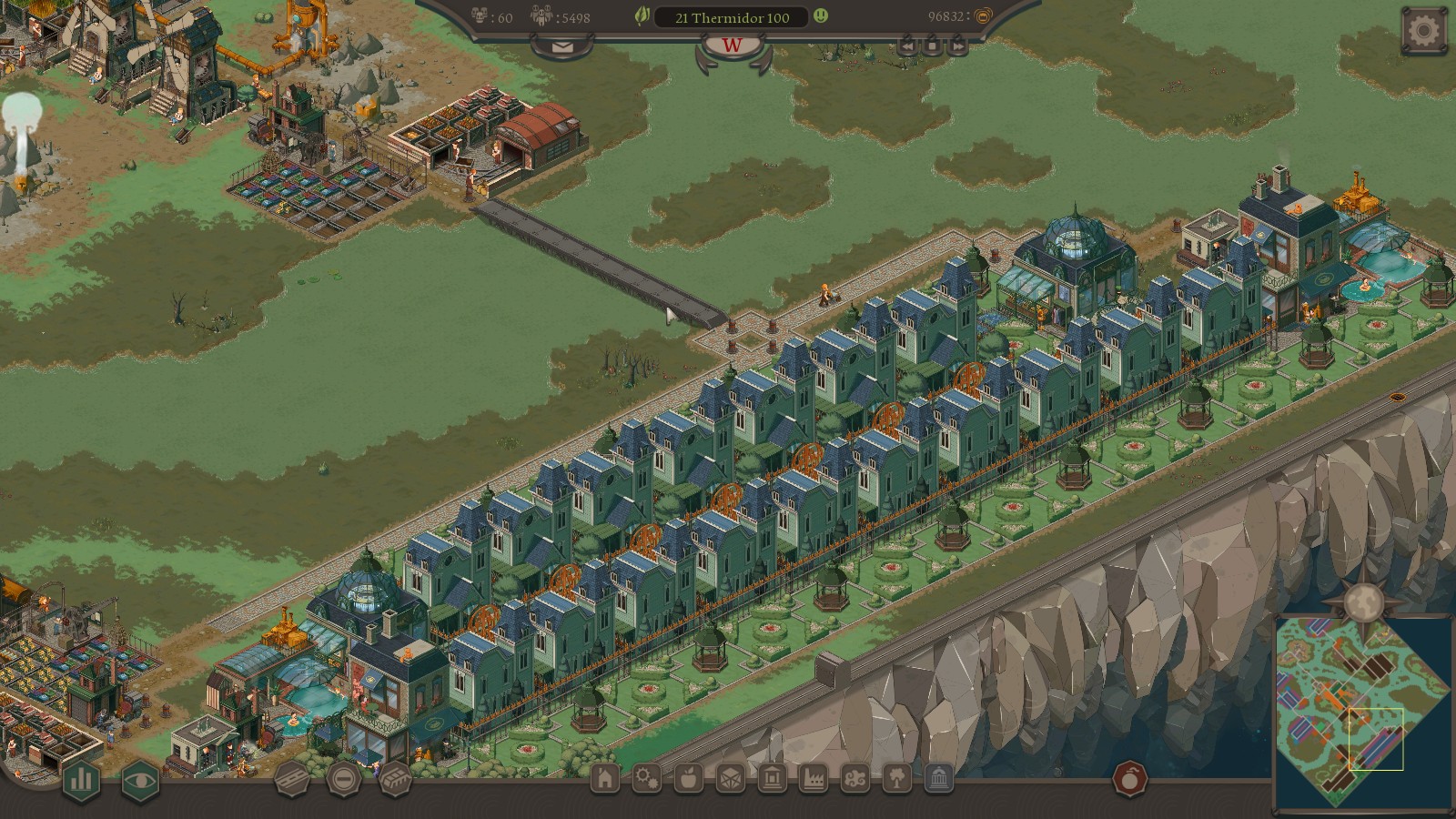Image resolution: width=1456 pixels, height=819 pixels.
Task: Open the factory industry build category
Action: click(x=813, y=778)
